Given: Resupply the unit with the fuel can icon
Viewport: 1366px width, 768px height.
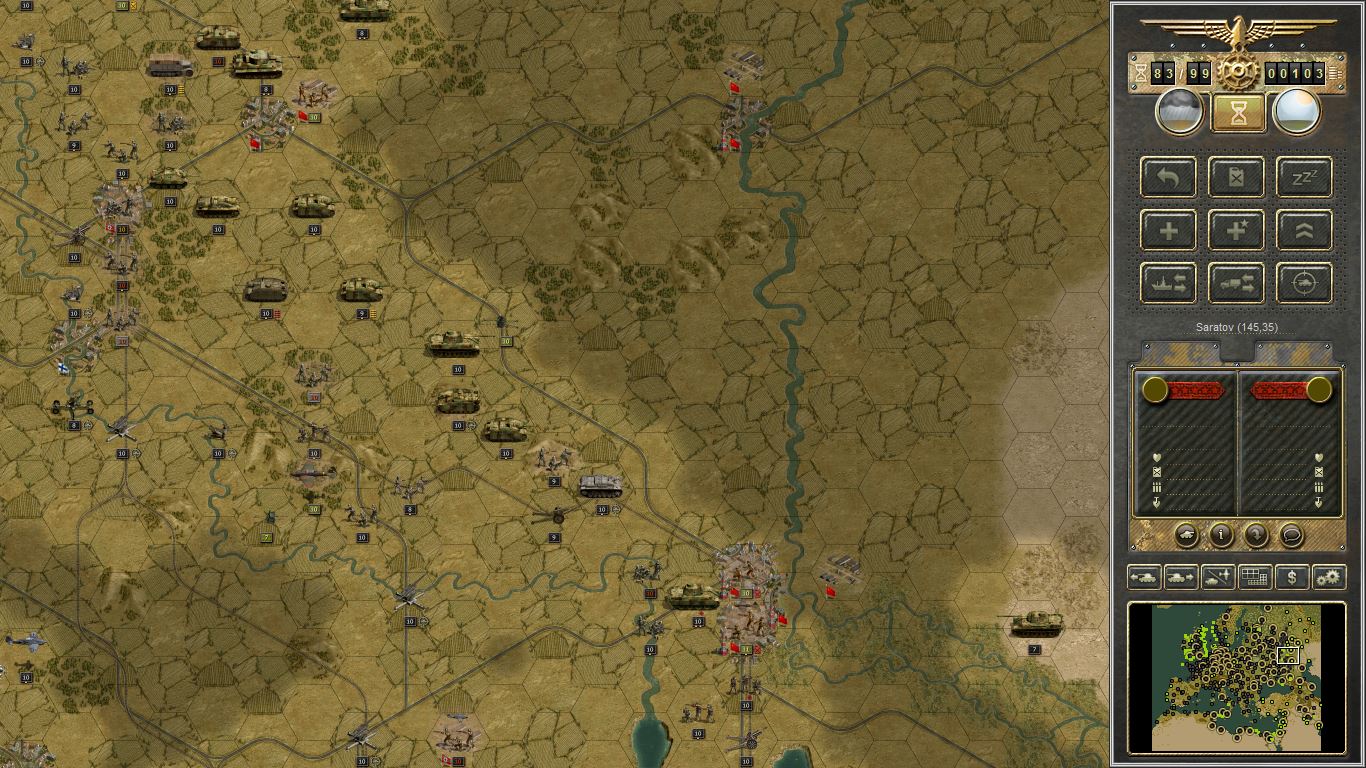Looking at the screenshot, I should (x=1236, y=177).
